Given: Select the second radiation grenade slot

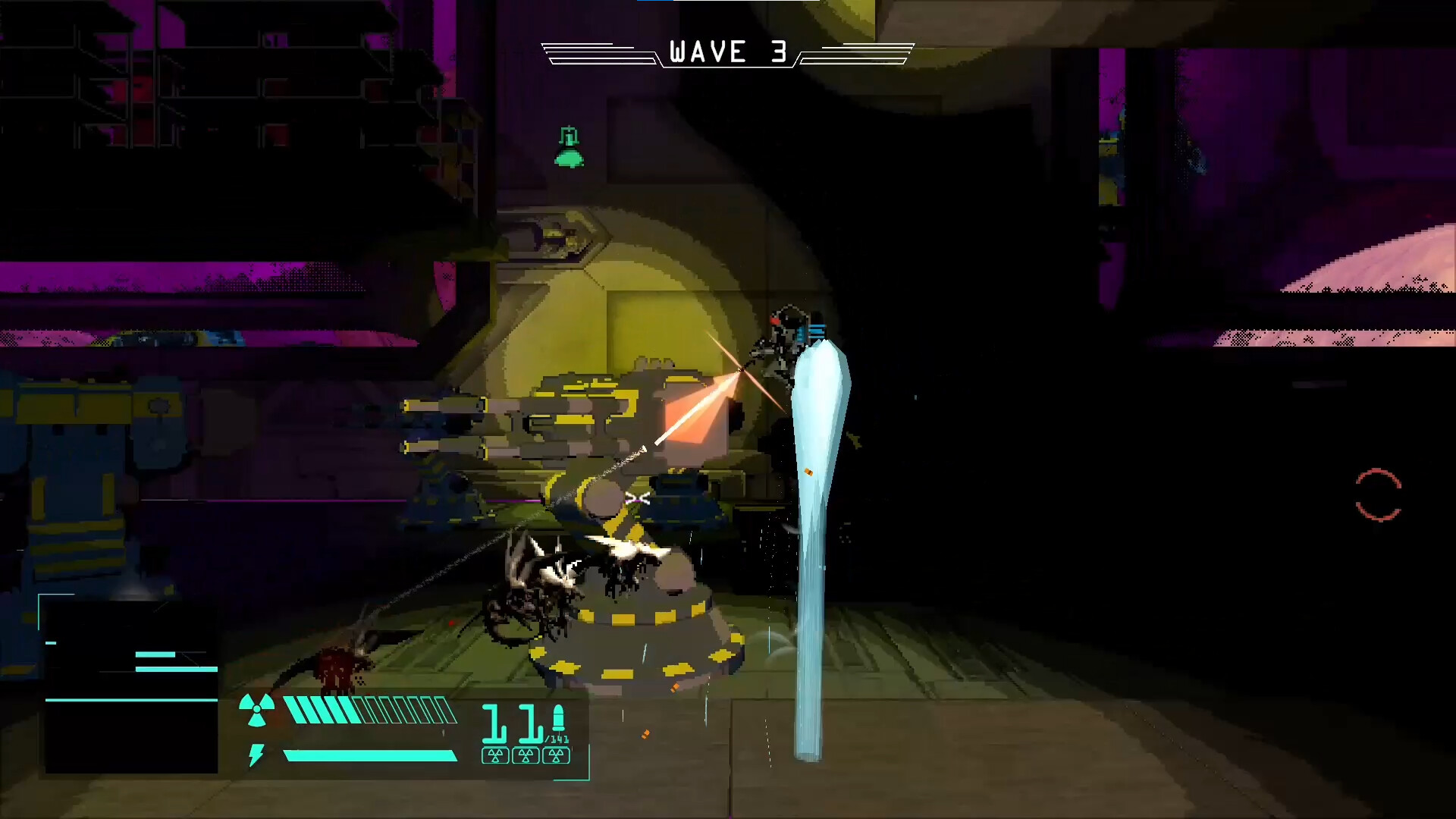Looking at the screenshot, I should (x=526, y=756).
